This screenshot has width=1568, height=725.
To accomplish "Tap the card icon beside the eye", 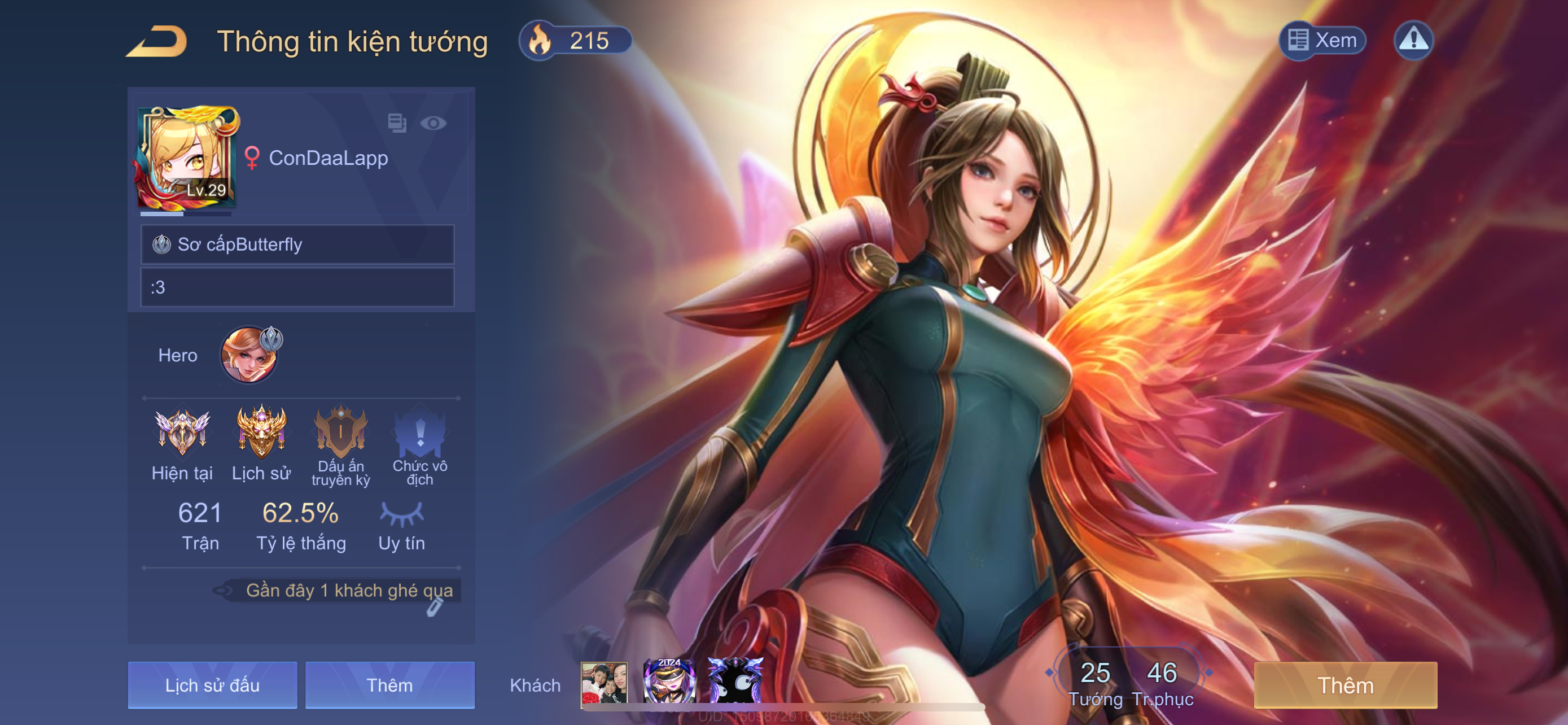I will (397, 123).
